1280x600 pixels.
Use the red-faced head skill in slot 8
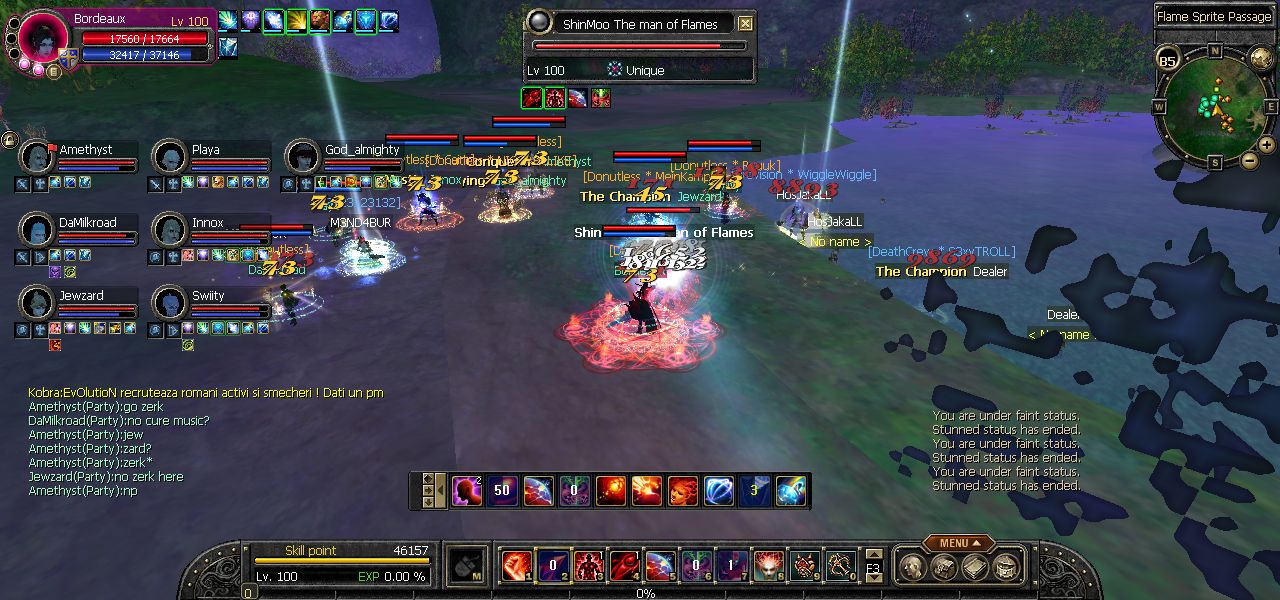tap(768, 565)
